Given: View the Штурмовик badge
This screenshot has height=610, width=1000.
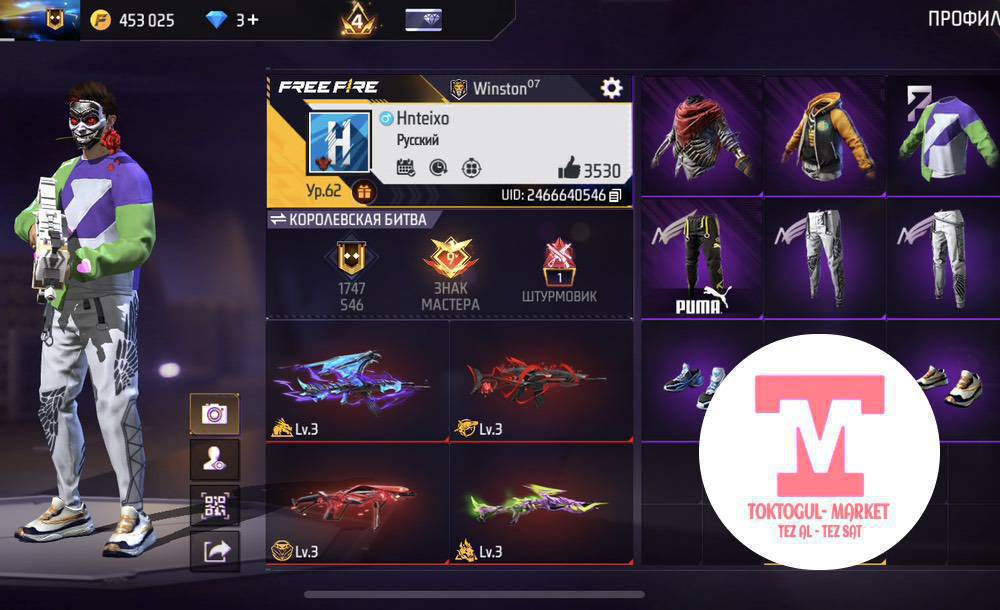Looking at the screenshot, I should pos(558,272).
